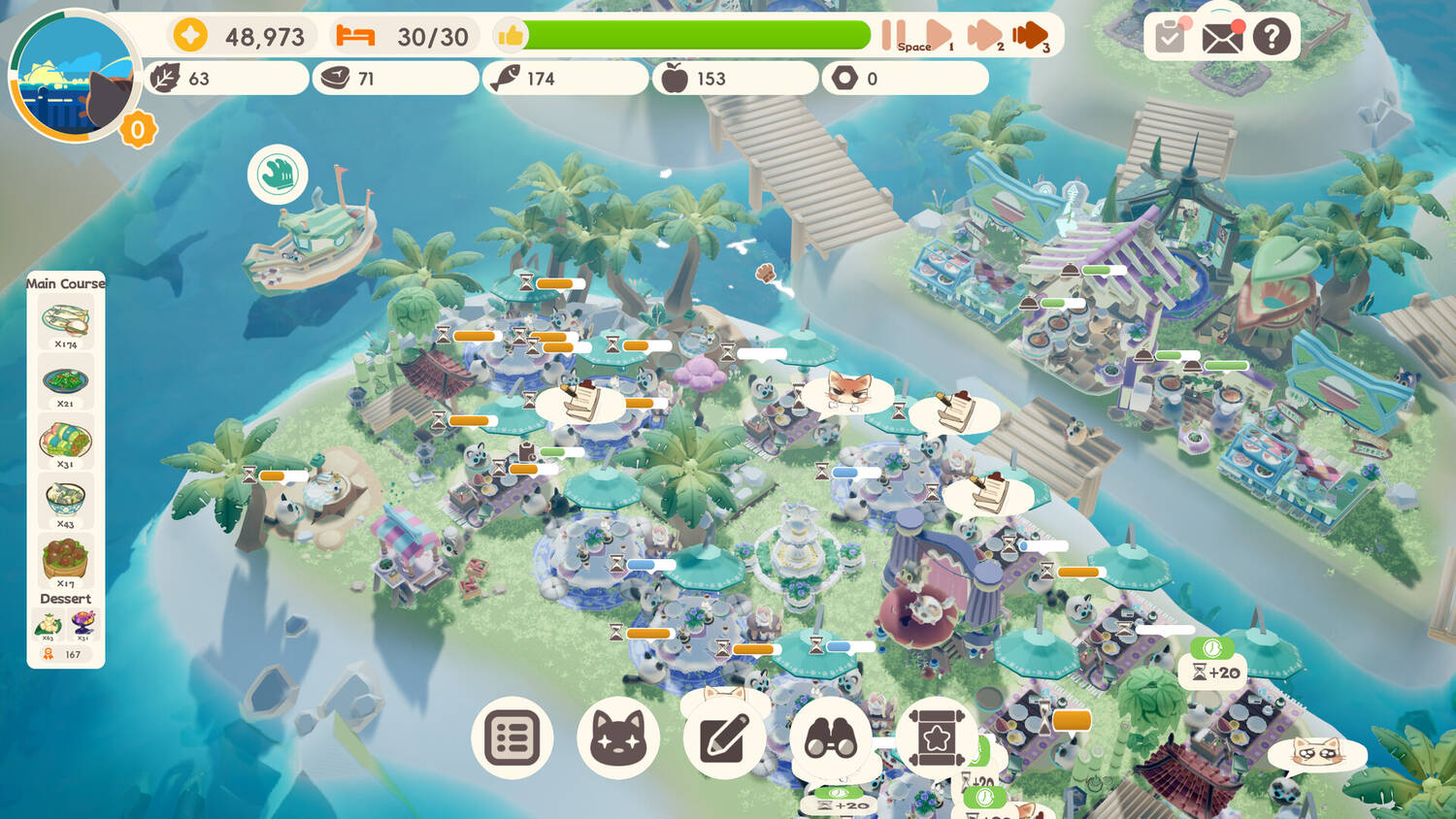Select the purple dessert cup
Image resolution: width=1456 pixels, height=819 pixels.
coord(83,622)
